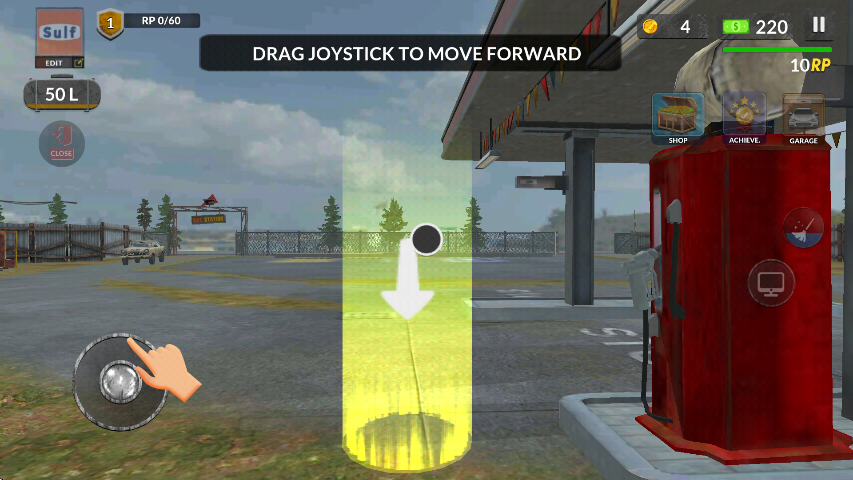Image resolution: width=853 pixels, height=480 pixels.
Task: Tap the level 1 shield badge
Action: pos(110,23)
